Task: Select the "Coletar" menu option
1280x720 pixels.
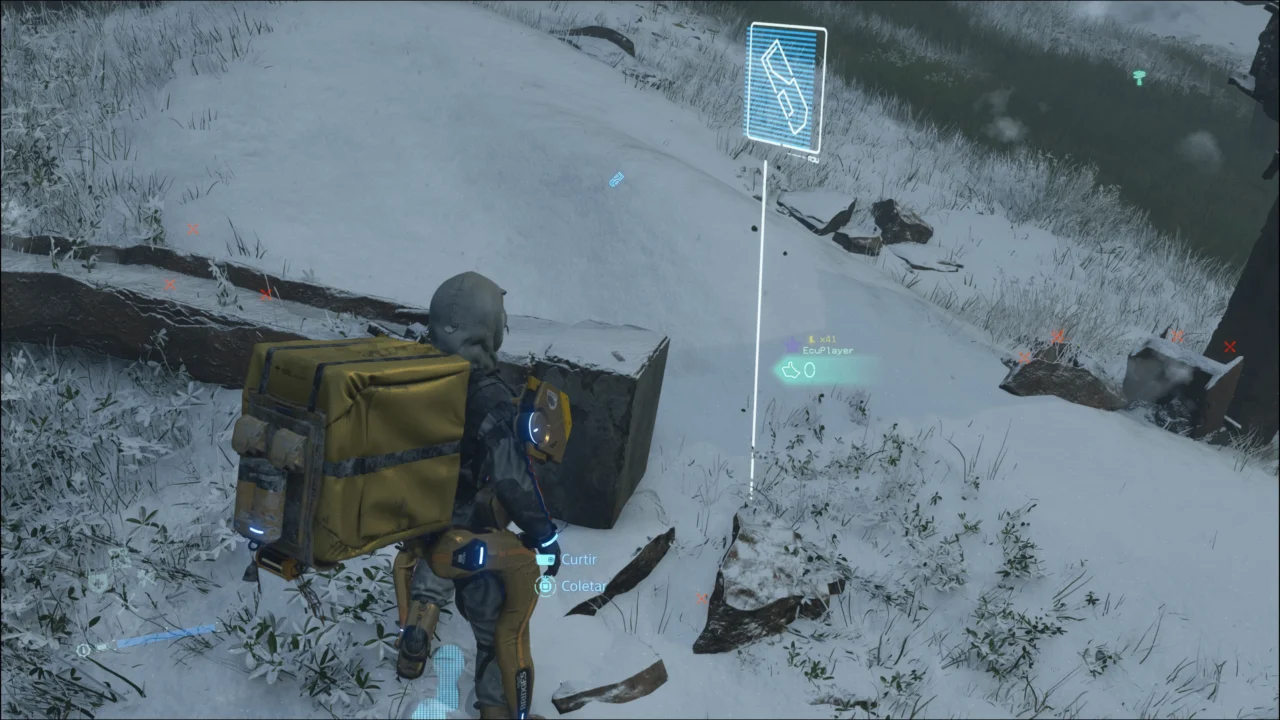Action: tap(584, 586)
